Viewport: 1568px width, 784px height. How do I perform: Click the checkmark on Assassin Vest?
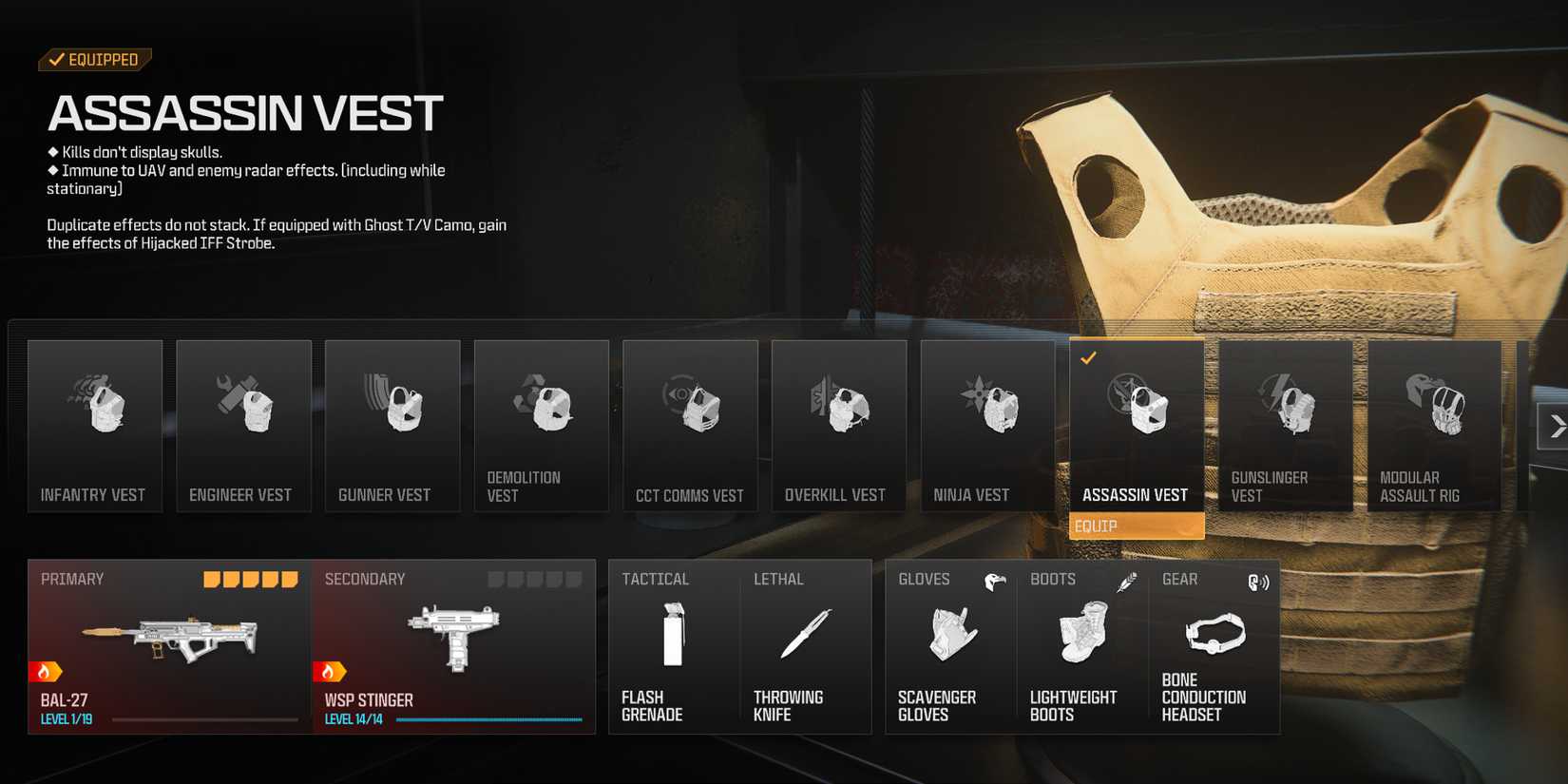coord(1089,359)
